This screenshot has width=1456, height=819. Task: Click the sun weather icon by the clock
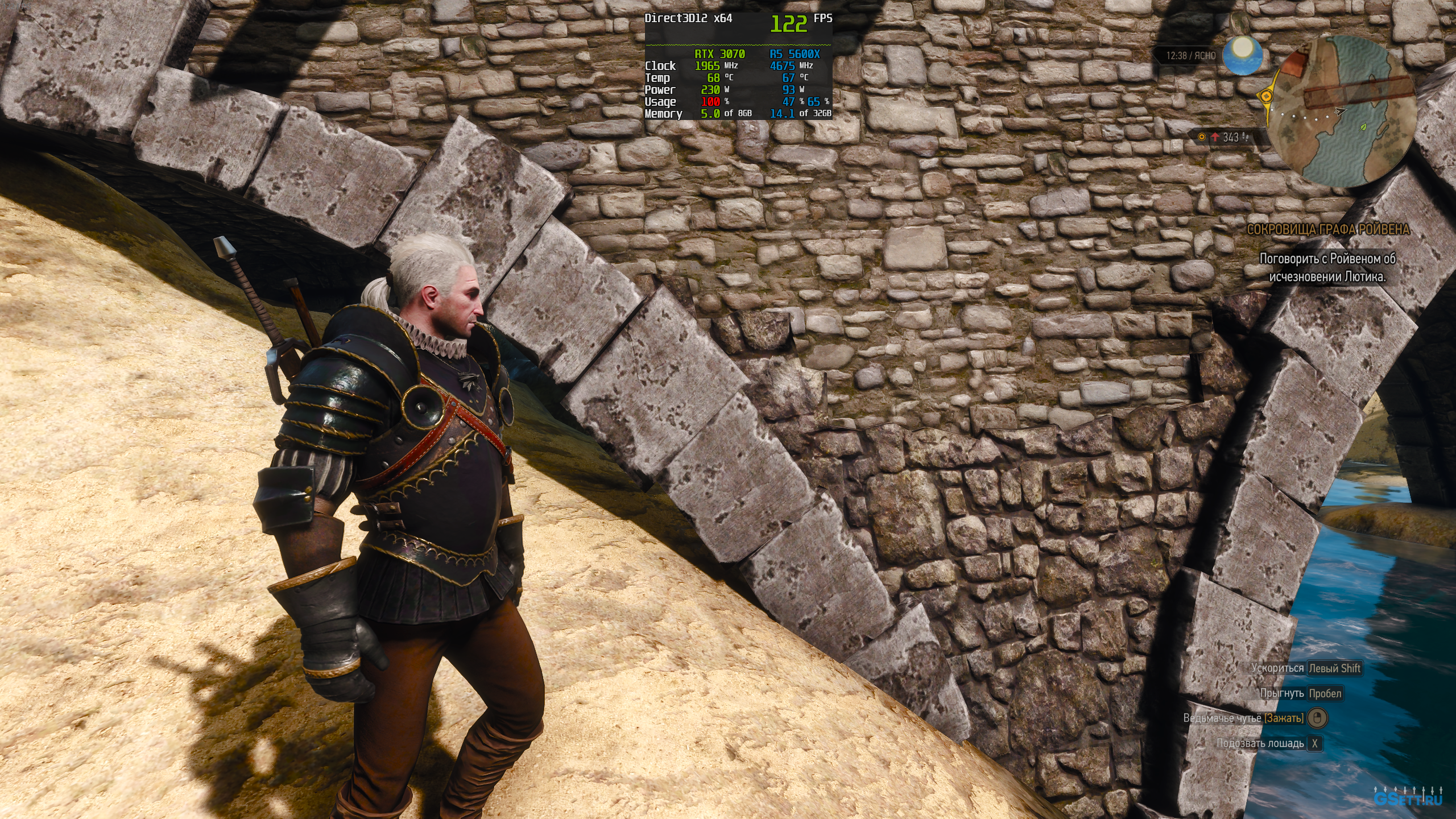coord(1243,55)
